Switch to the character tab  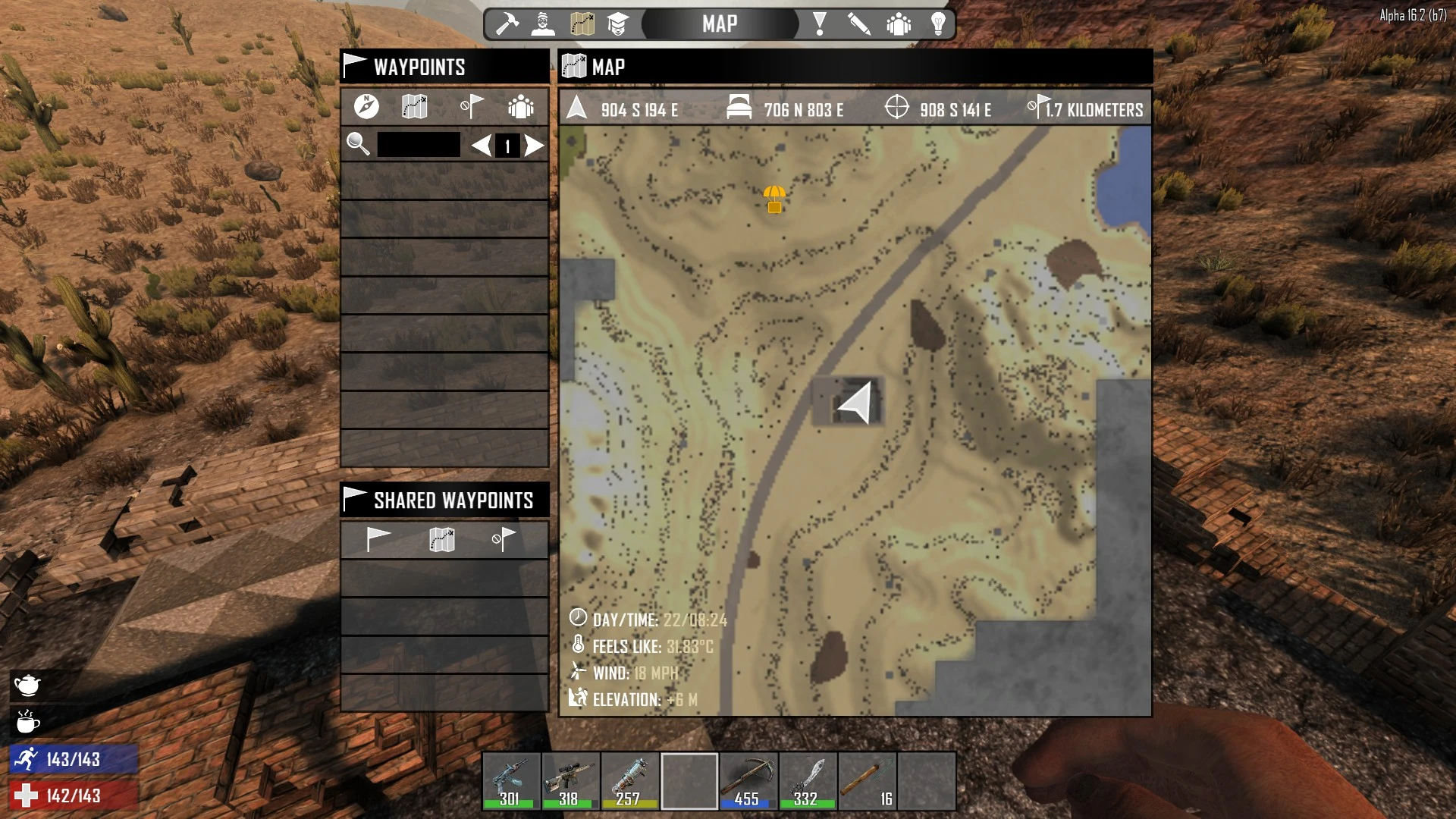pyautogui.click(x=543, y=24)
